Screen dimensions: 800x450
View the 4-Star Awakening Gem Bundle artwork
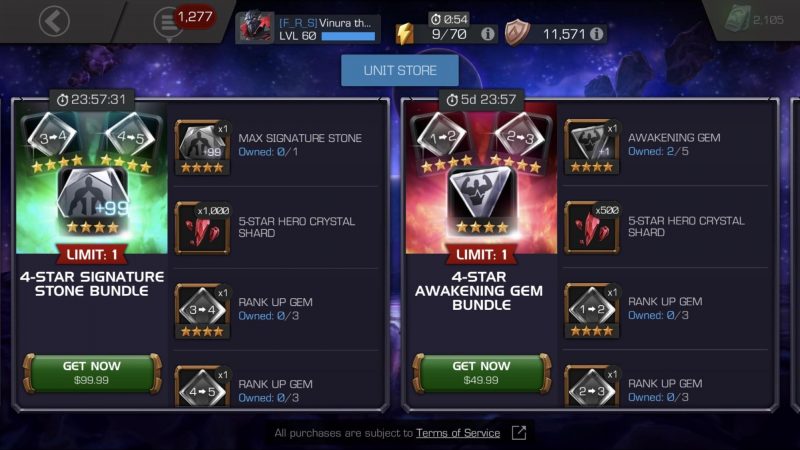[481, 180]
